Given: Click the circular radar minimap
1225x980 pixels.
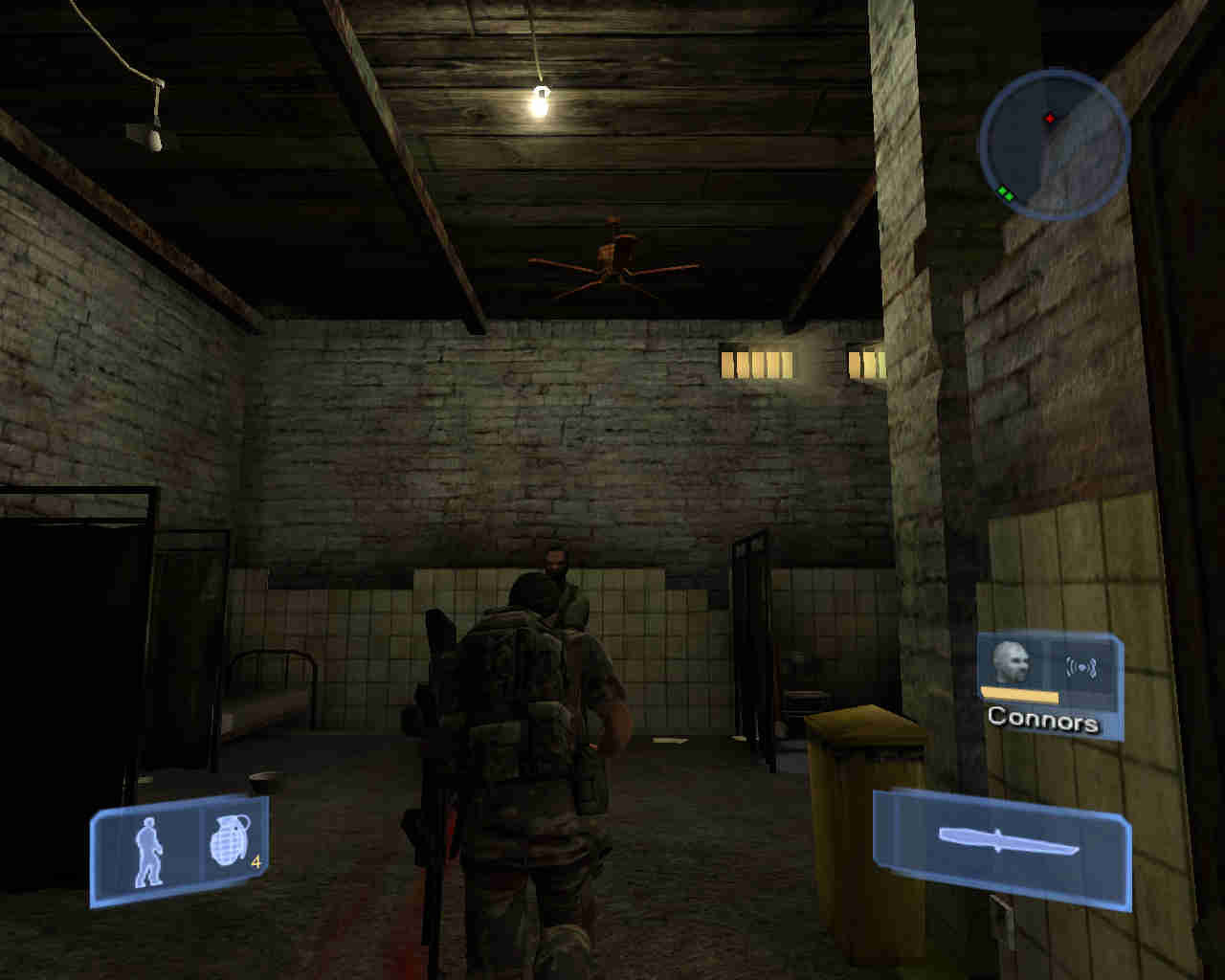Looking at the screenshot, I should [1054, 145].
